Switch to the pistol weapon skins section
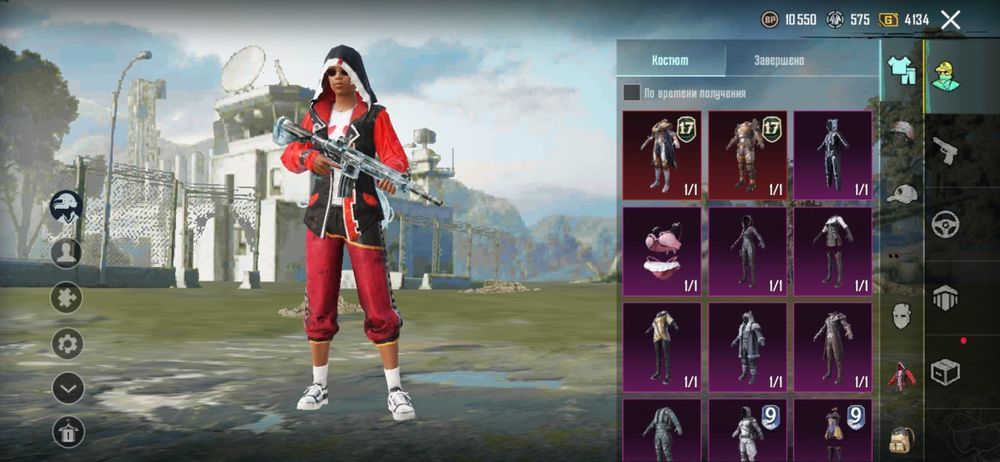The width and height of the screenshot is (1000, 462). click(x=945, y=150)
